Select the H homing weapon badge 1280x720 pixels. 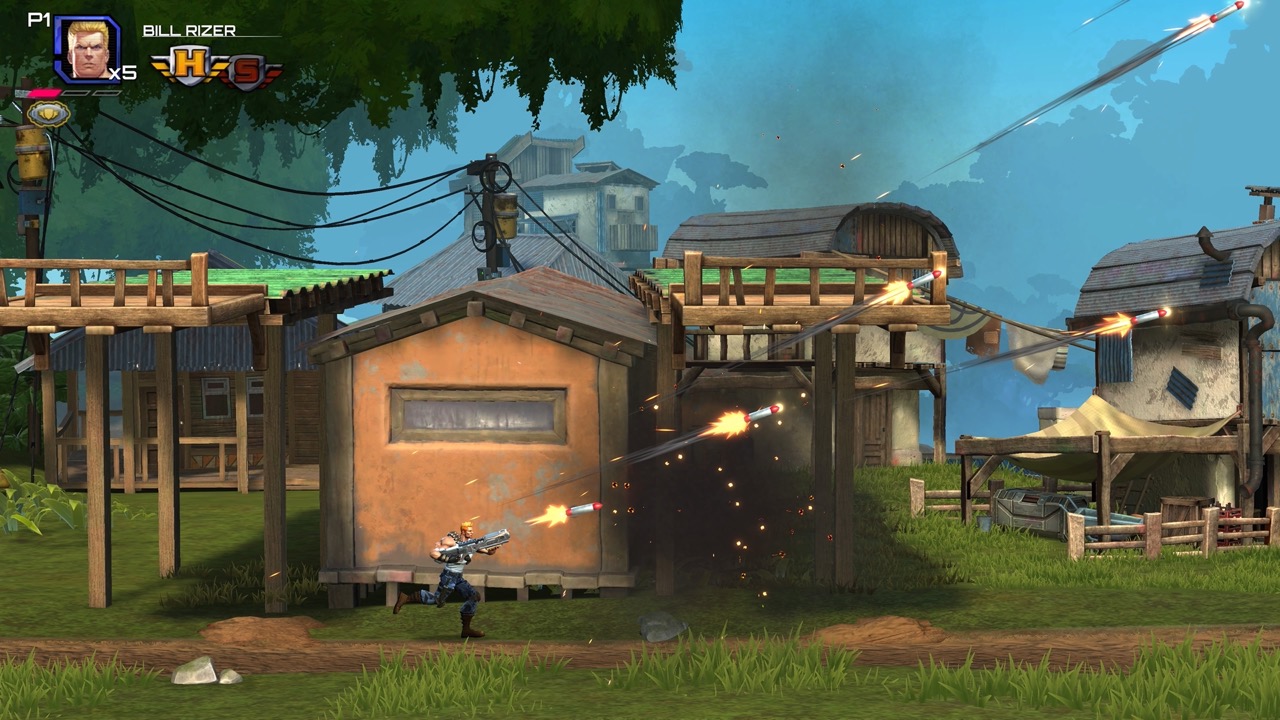coord(190,62)
